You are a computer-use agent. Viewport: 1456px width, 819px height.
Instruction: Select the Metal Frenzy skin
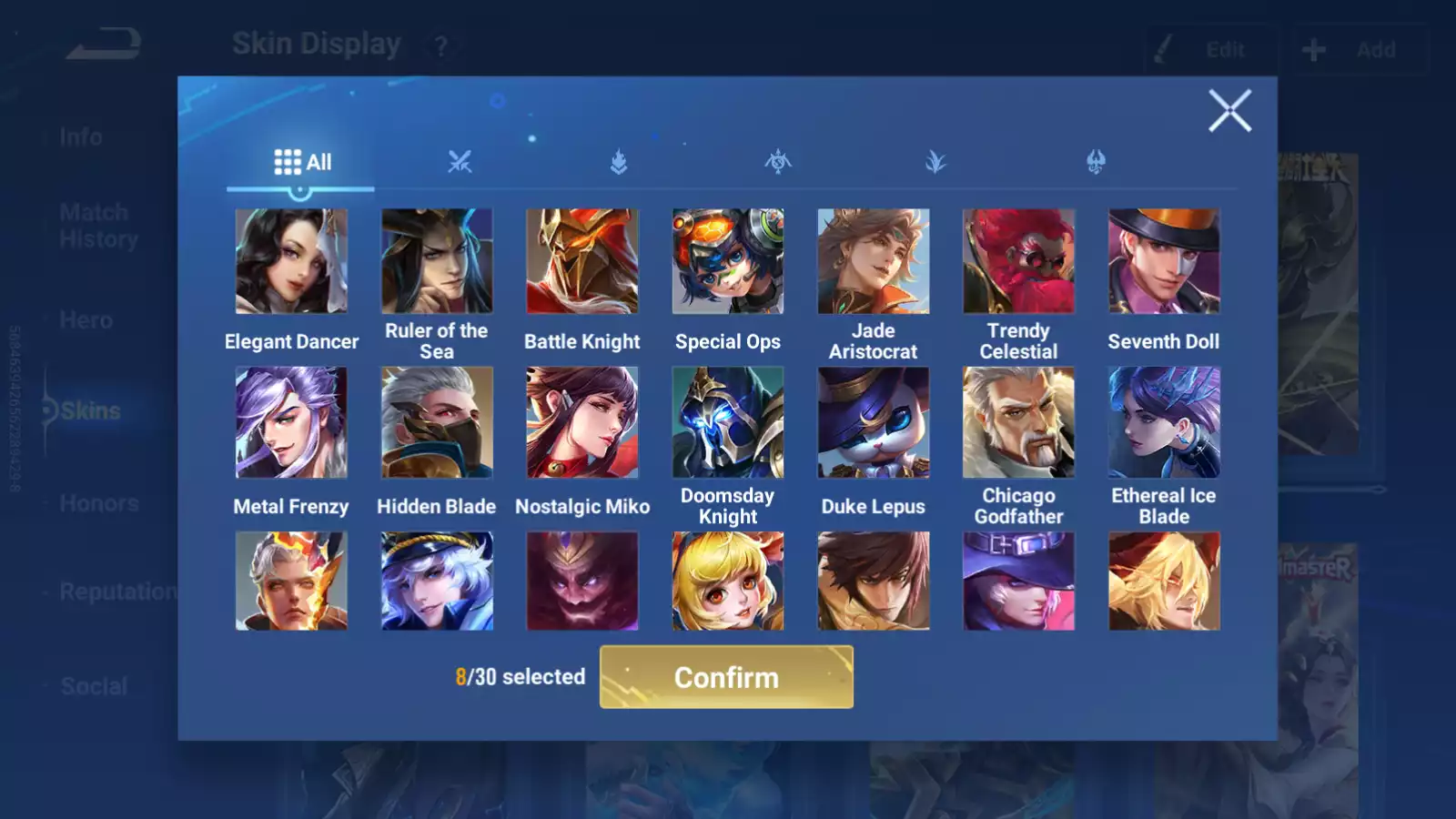point(291,422)
